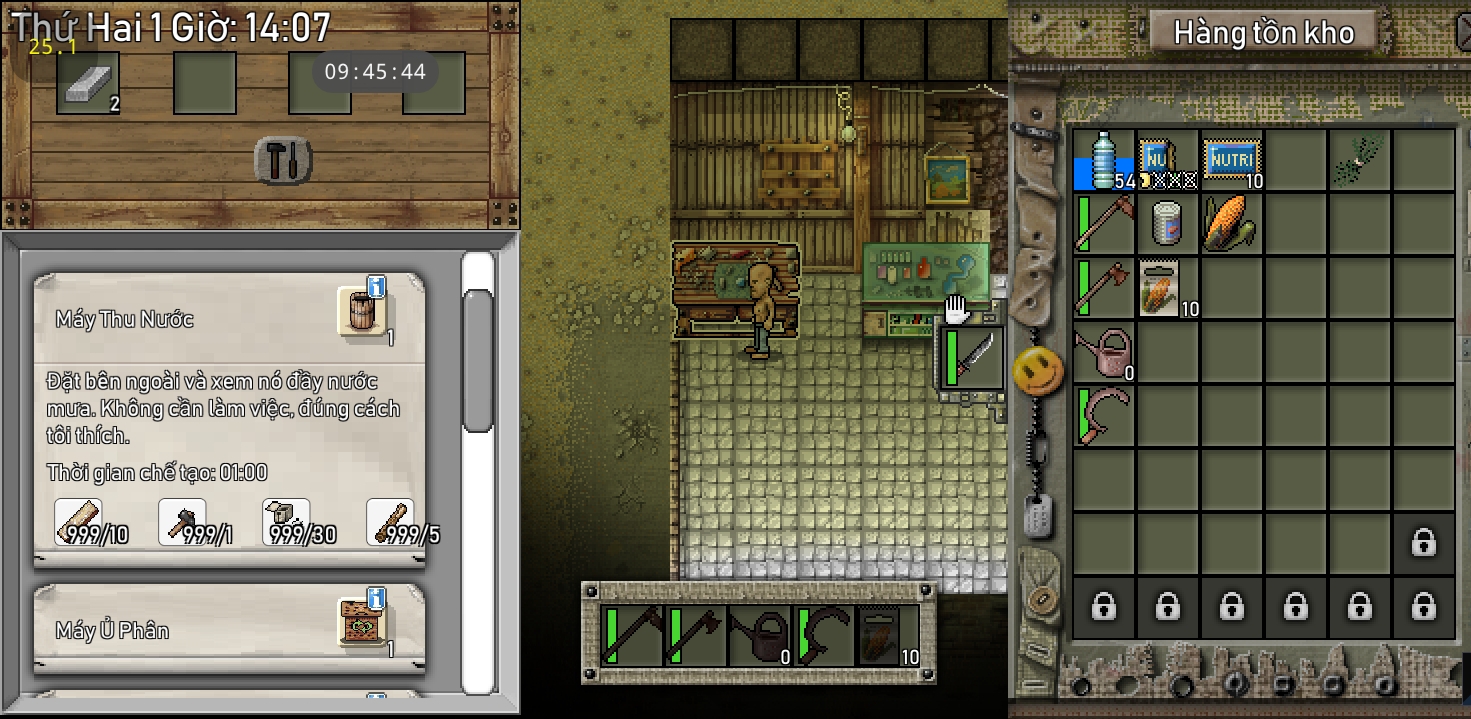Screen dimensions: 1471x719
Task: Pick the NUTRI box with count 10
Action: pos(1232,160)
